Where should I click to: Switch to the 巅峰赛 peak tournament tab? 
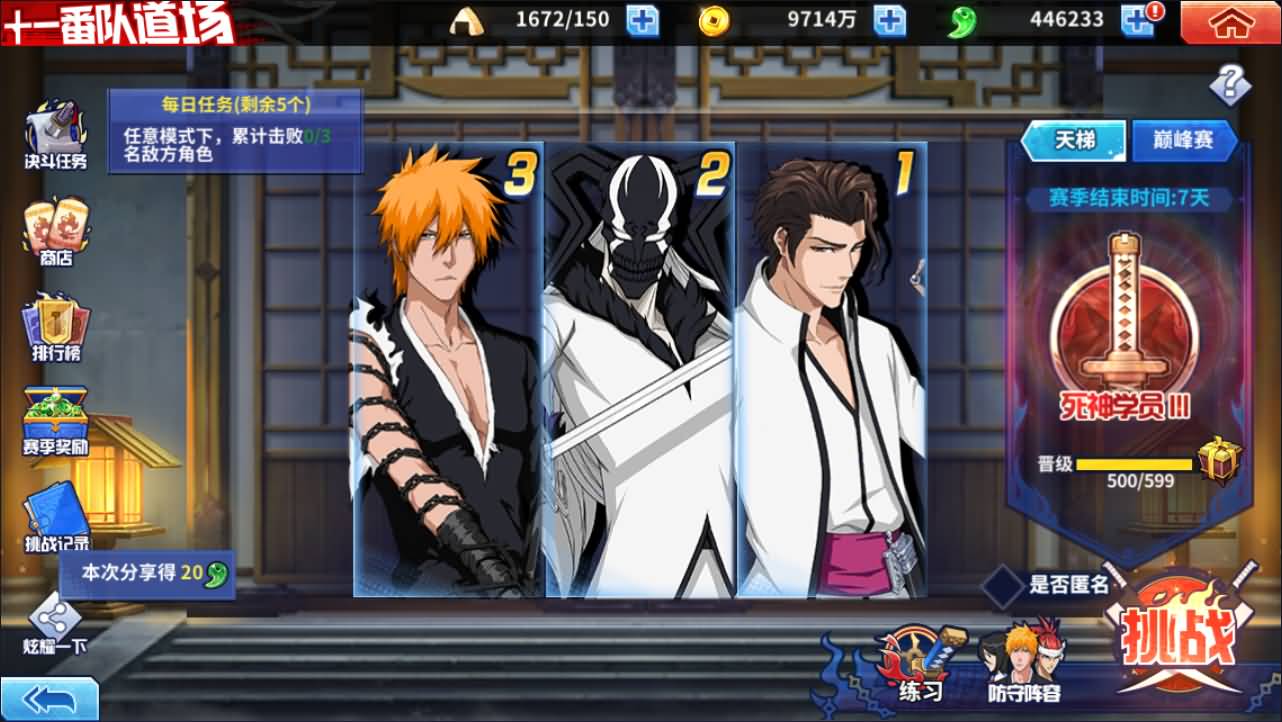1185,140
